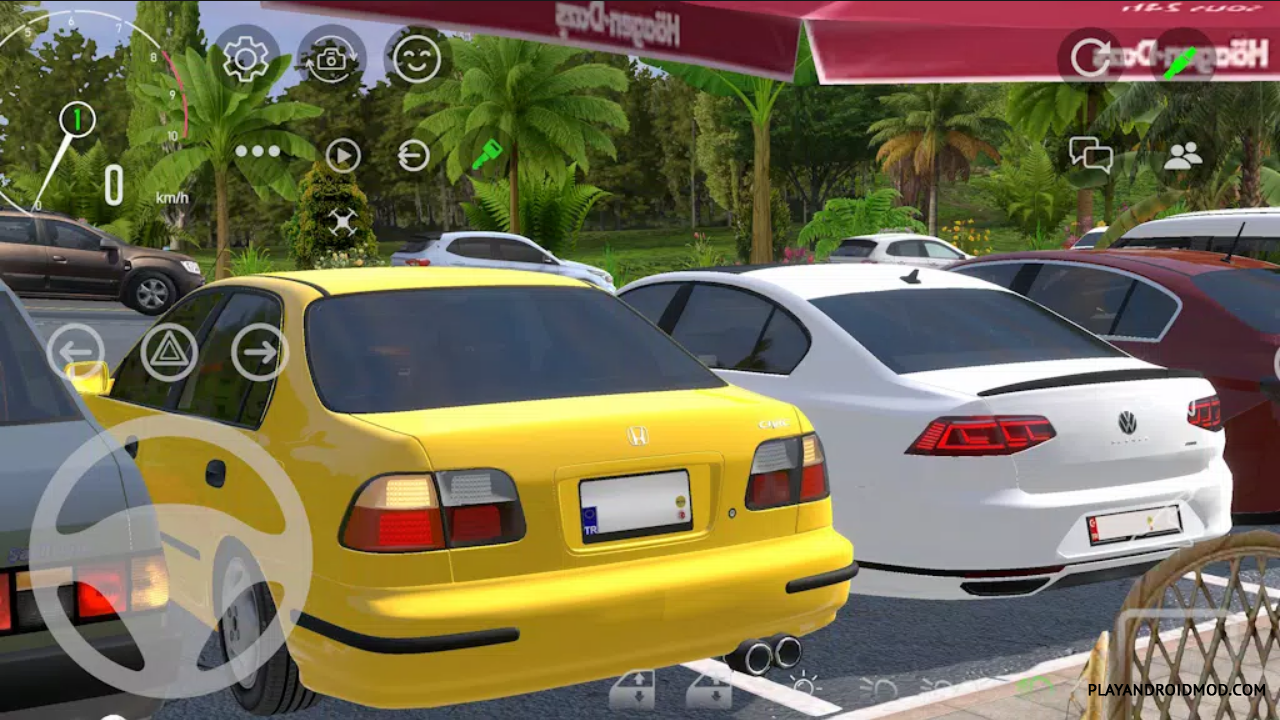
Task: Turn on the right turn signal
Action: pyautogui.click(x=260, y=352)
